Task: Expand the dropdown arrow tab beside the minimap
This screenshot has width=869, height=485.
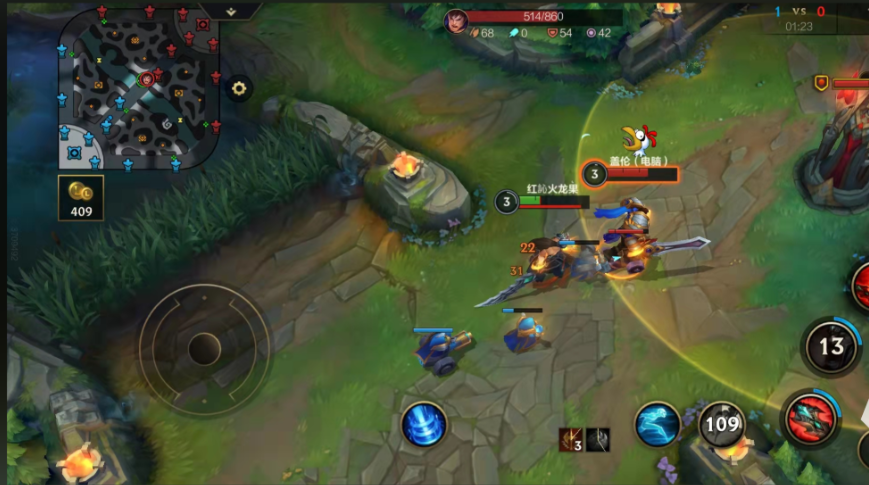Action: [231, 11]
